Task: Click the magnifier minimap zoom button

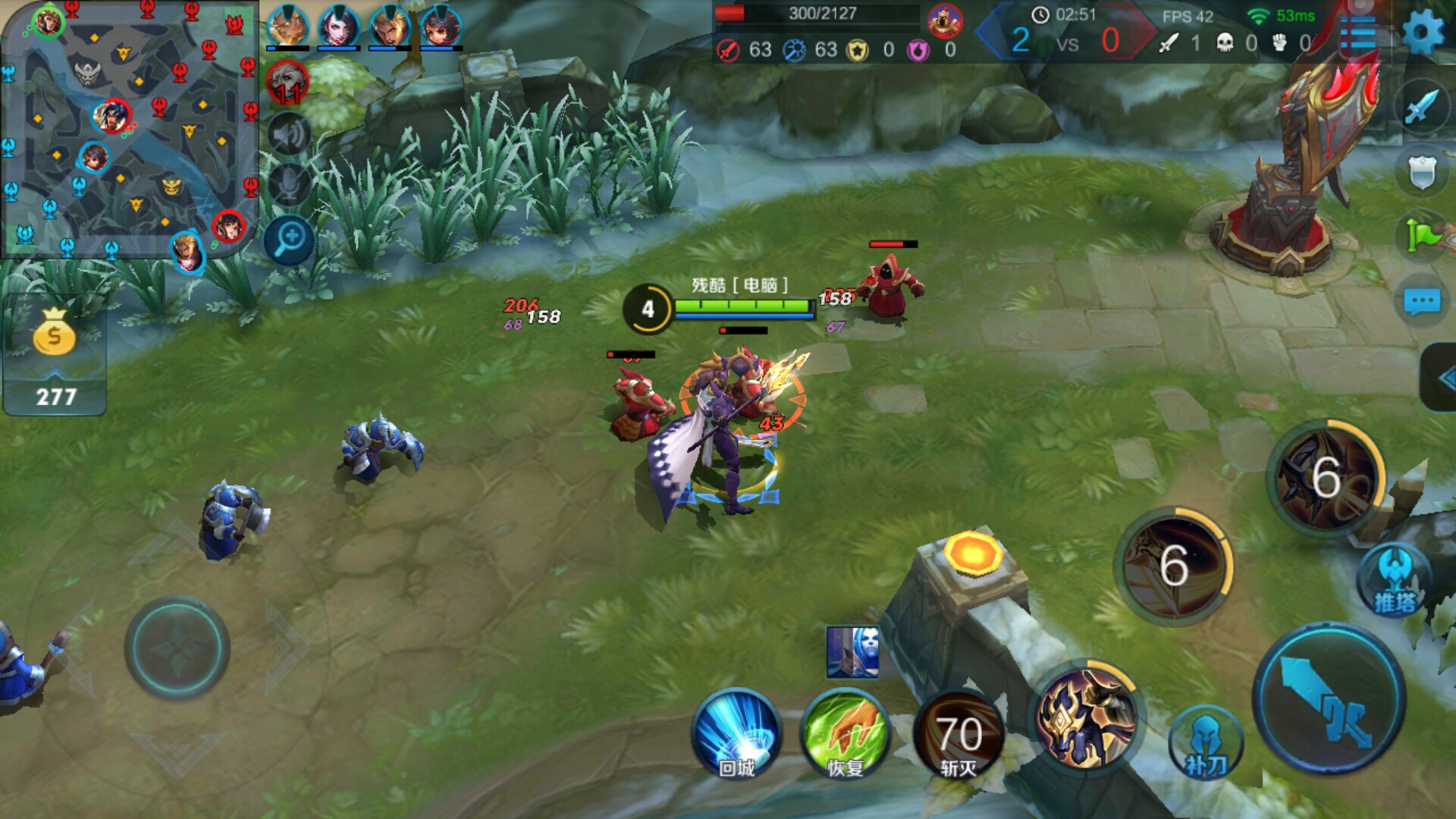Action: point(289,240)
